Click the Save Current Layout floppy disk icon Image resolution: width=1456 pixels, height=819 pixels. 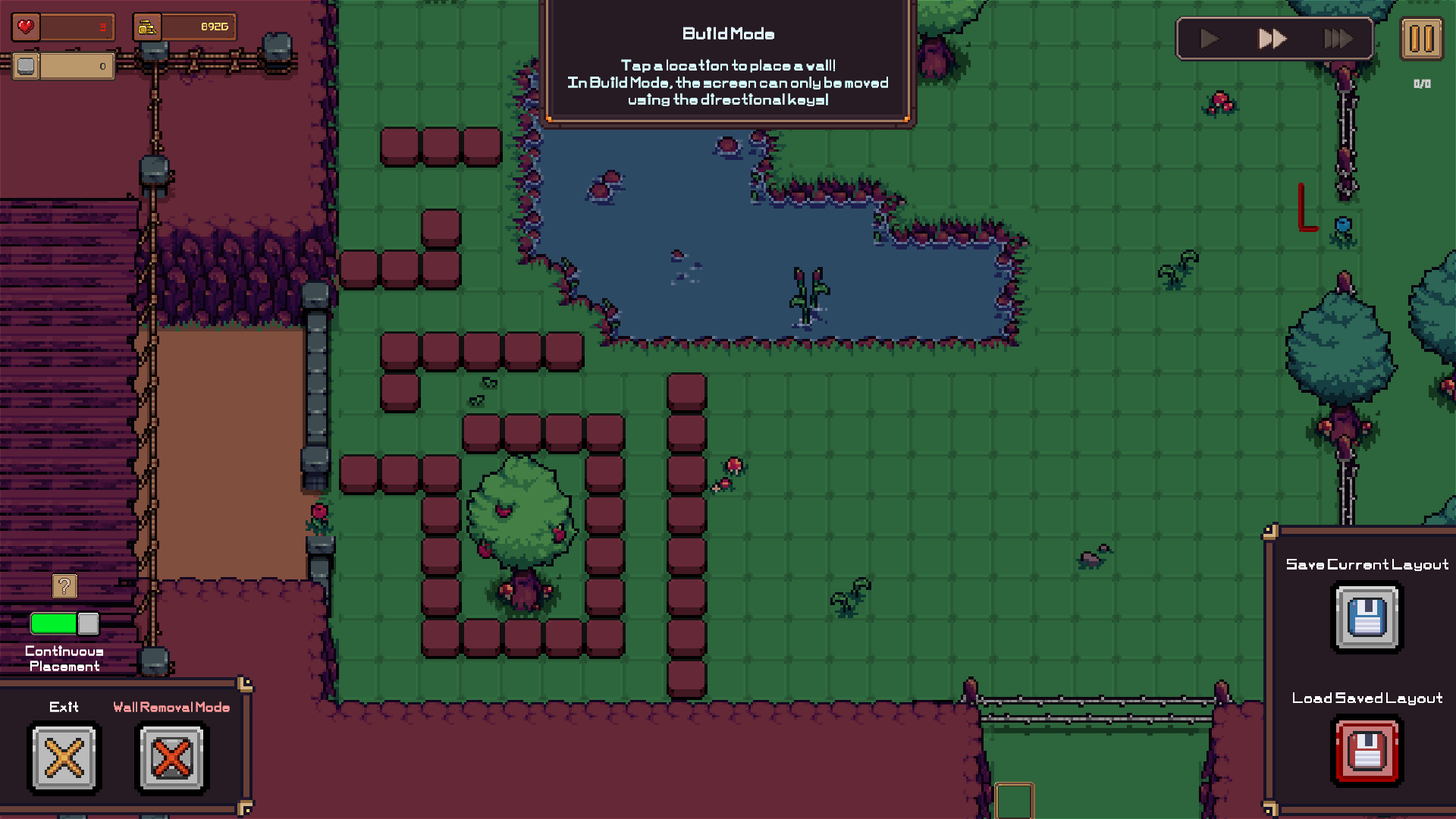click(1367, 617)
